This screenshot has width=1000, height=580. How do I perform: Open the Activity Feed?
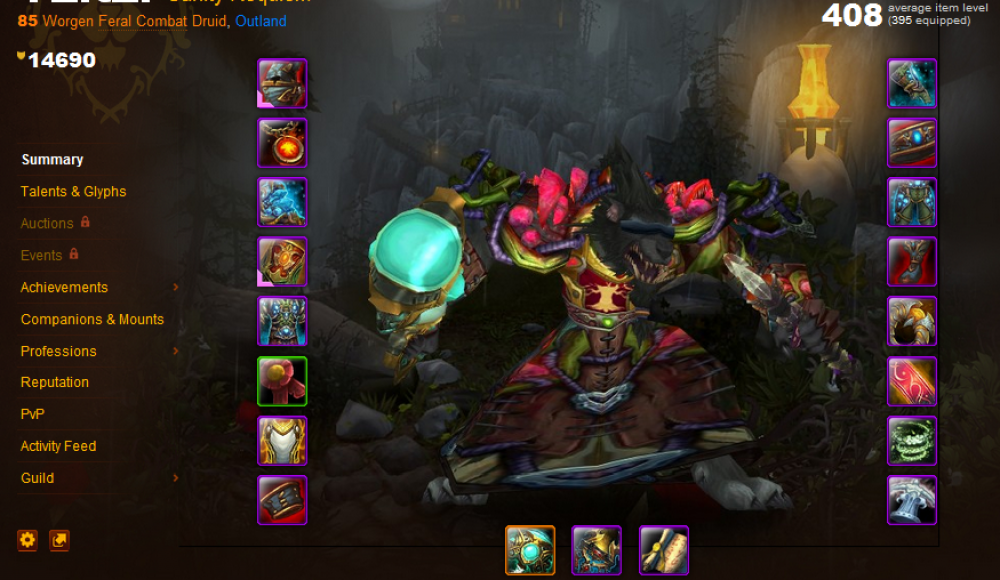(58, 446)
